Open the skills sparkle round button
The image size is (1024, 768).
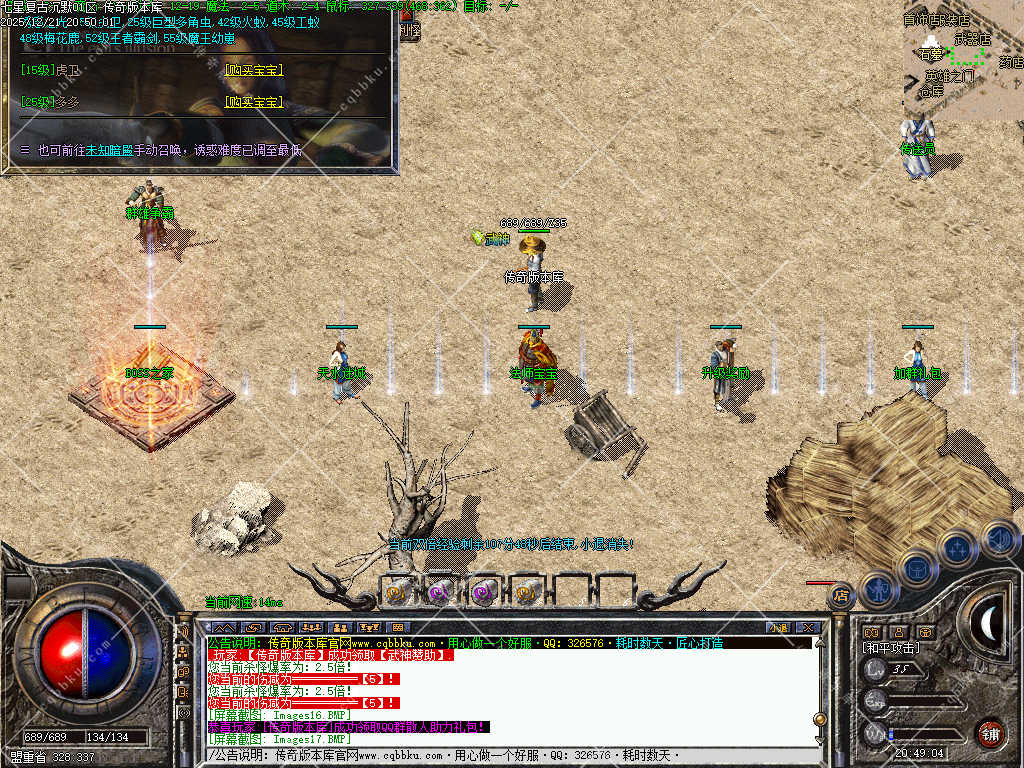pyautogui.click(x=957, y=548)
